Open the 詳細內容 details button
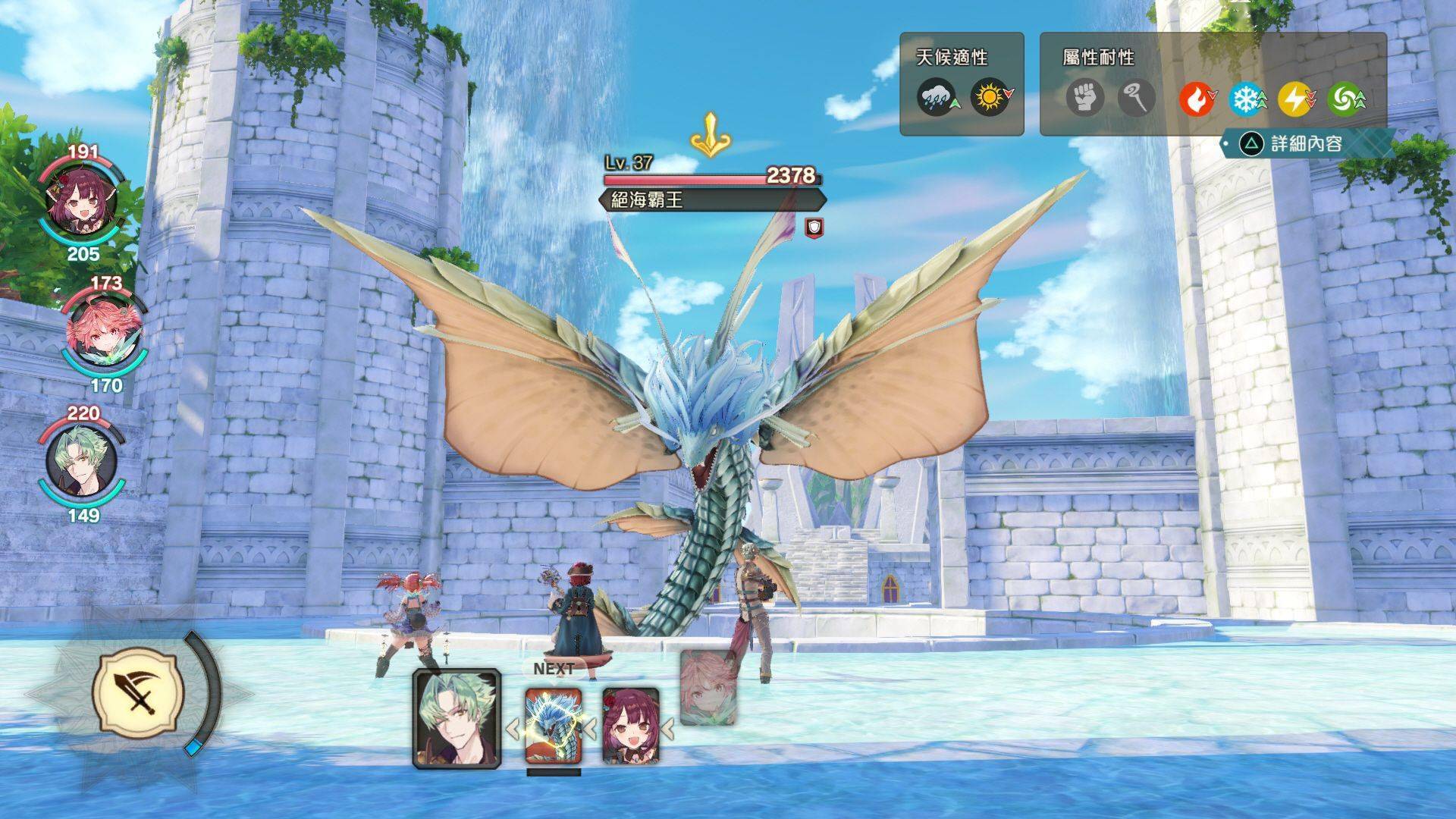 tap(1306, 143)
